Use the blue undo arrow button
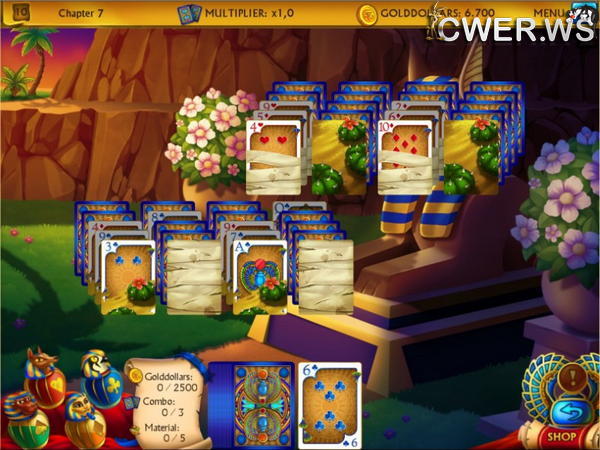 pos(567,411)
